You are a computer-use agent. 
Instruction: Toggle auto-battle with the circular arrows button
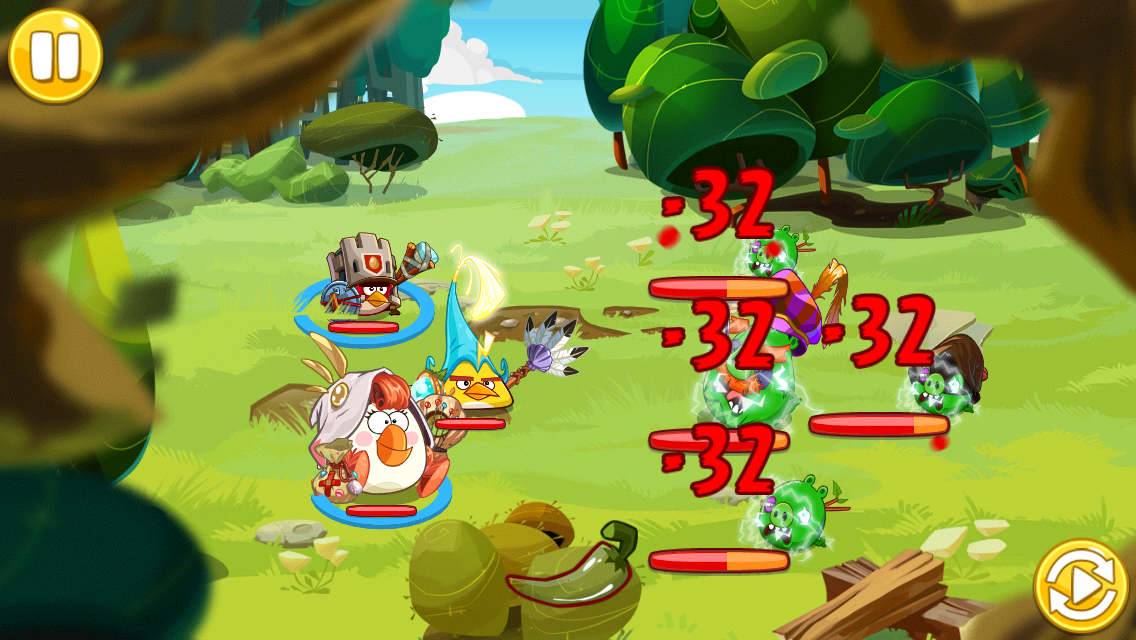click(1080, 587)
